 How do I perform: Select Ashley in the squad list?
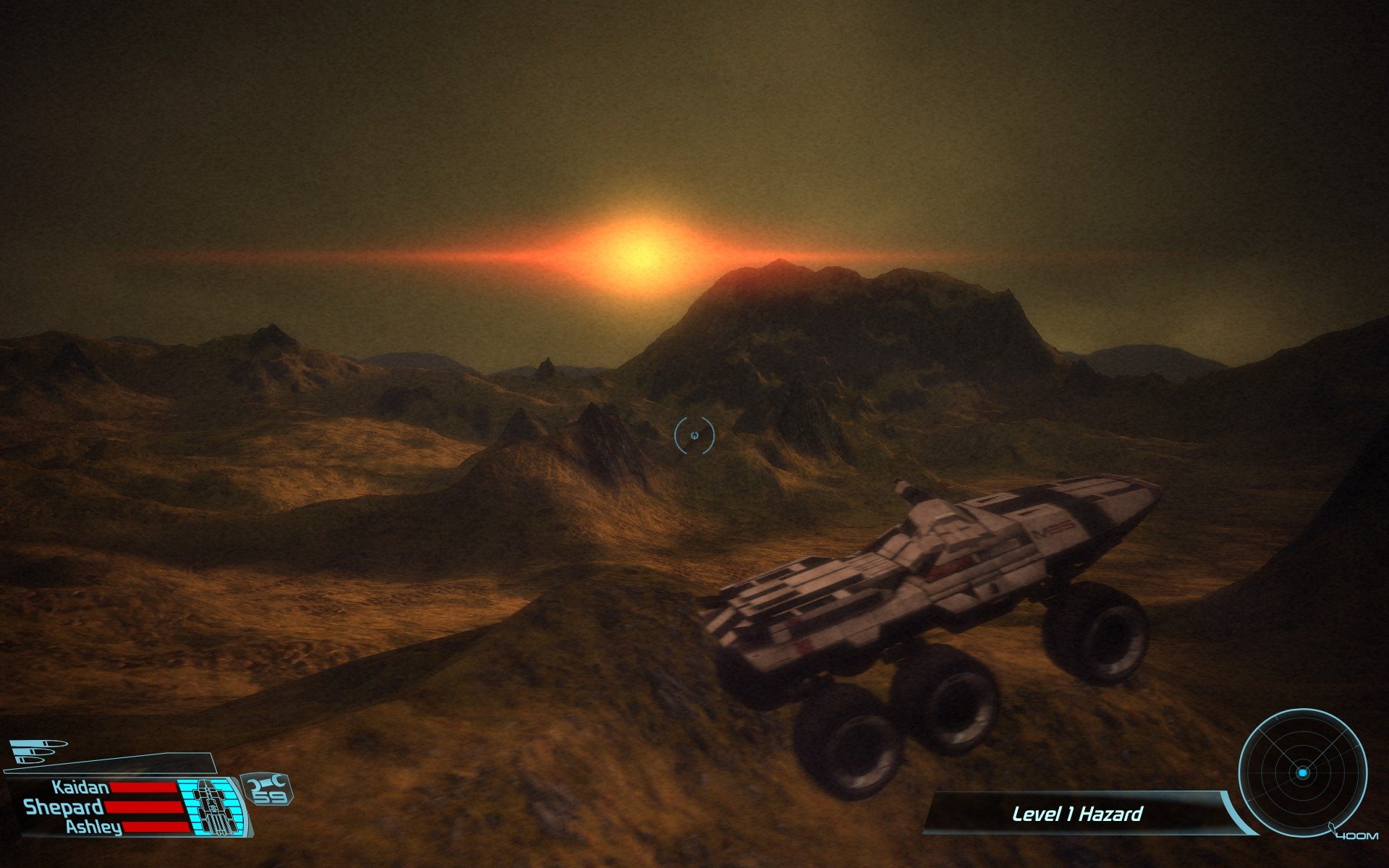[x=94, y=827]
